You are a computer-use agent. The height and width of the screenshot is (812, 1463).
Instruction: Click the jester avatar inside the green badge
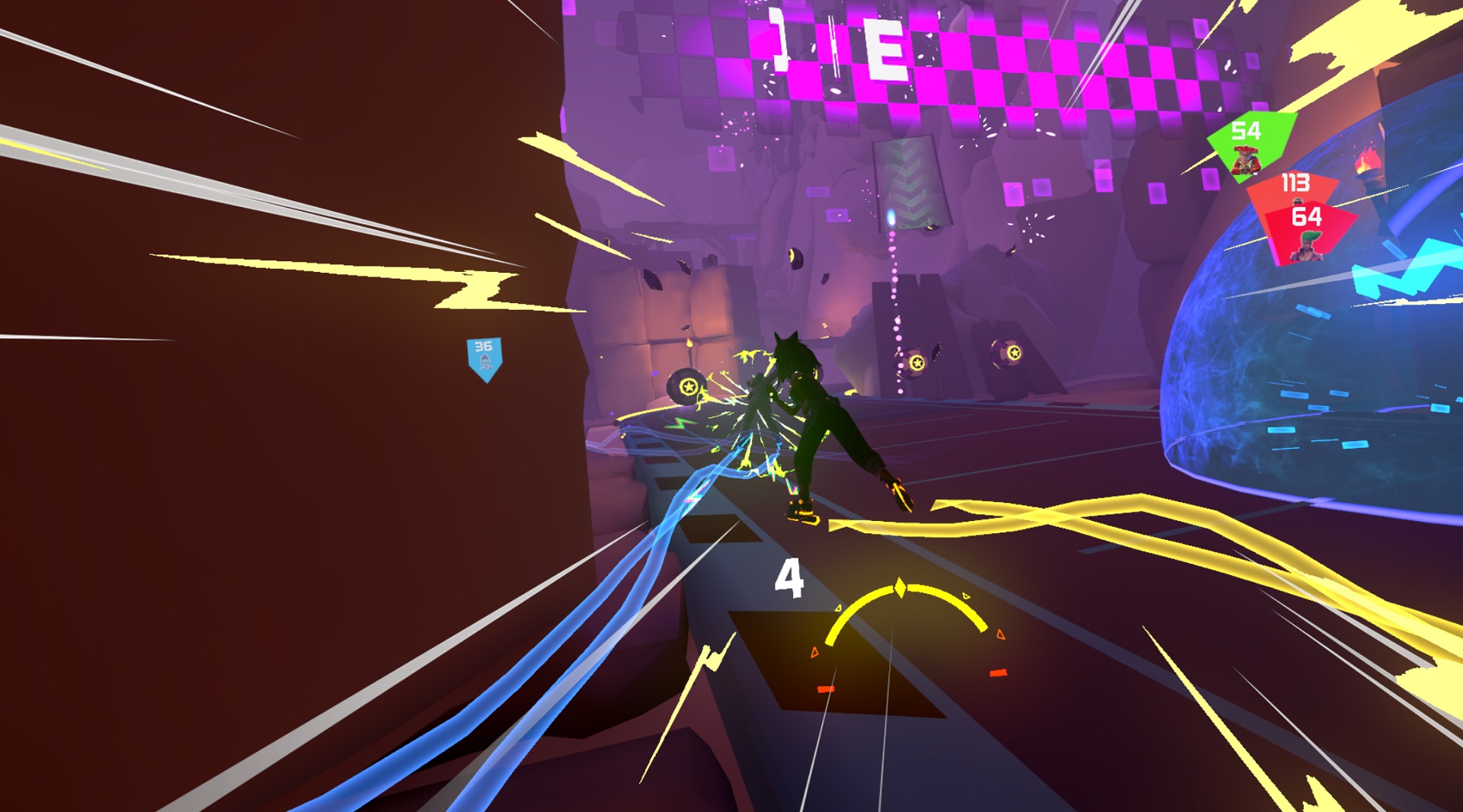click(1245, 160)
